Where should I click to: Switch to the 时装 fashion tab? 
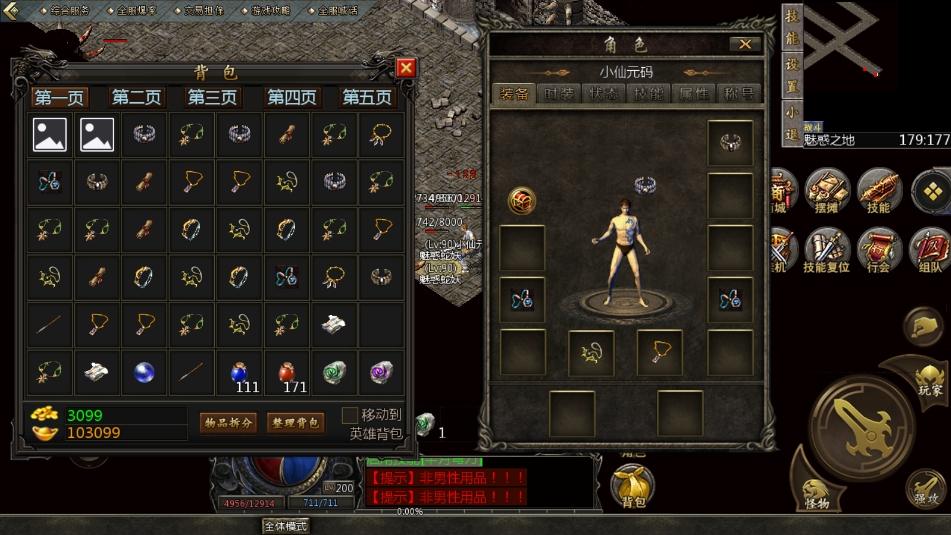560,93
